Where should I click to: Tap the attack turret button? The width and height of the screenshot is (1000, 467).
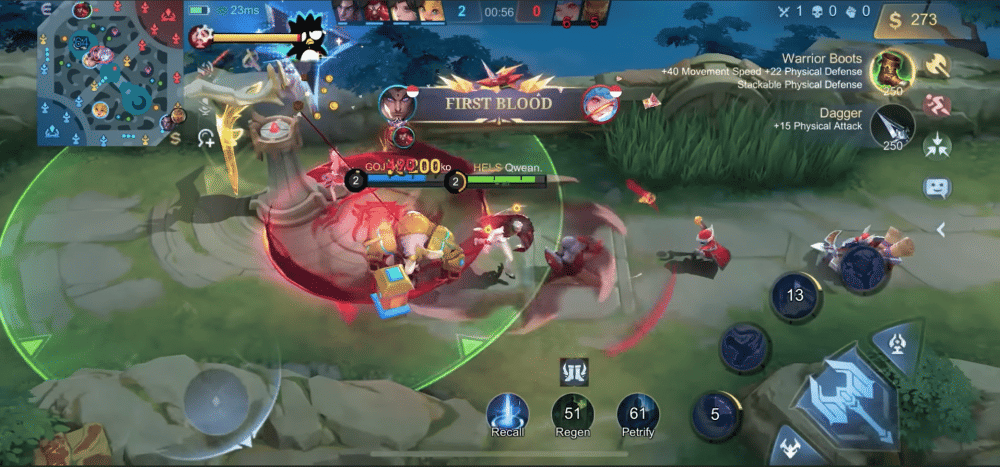point(895,345)
